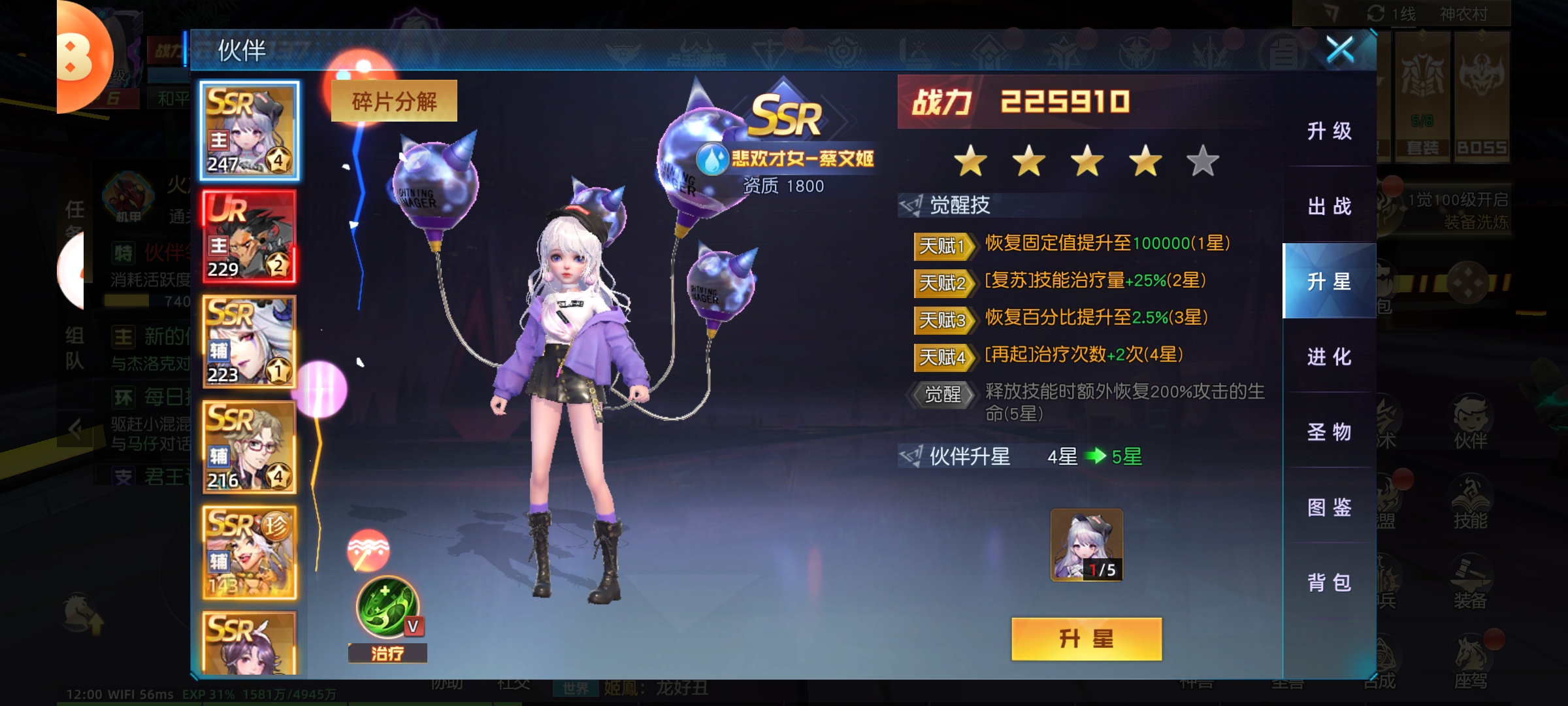This screenshot has height=706, width=1568.
Task: Select the 升星 star-up tab
Action: coord(1329,282)
